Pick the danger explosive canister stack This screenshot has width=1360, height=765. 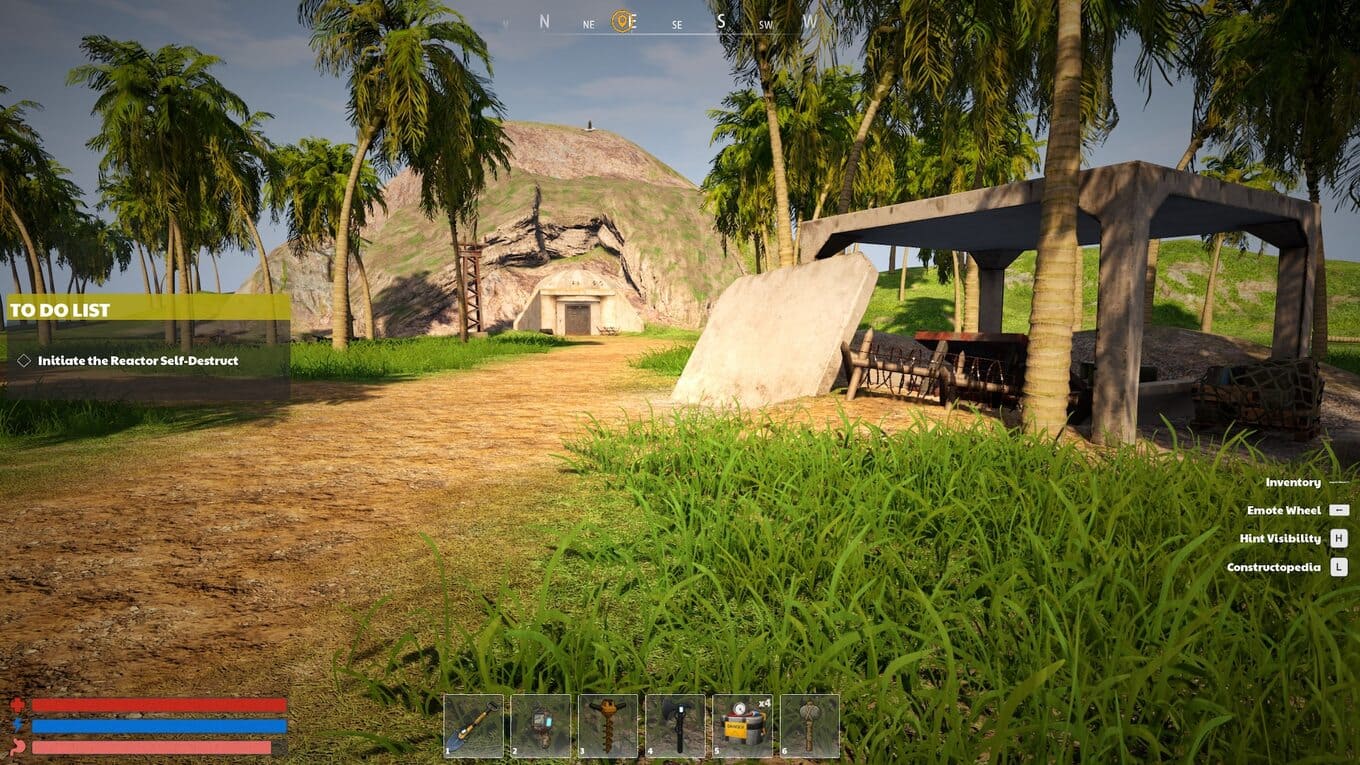742,725
